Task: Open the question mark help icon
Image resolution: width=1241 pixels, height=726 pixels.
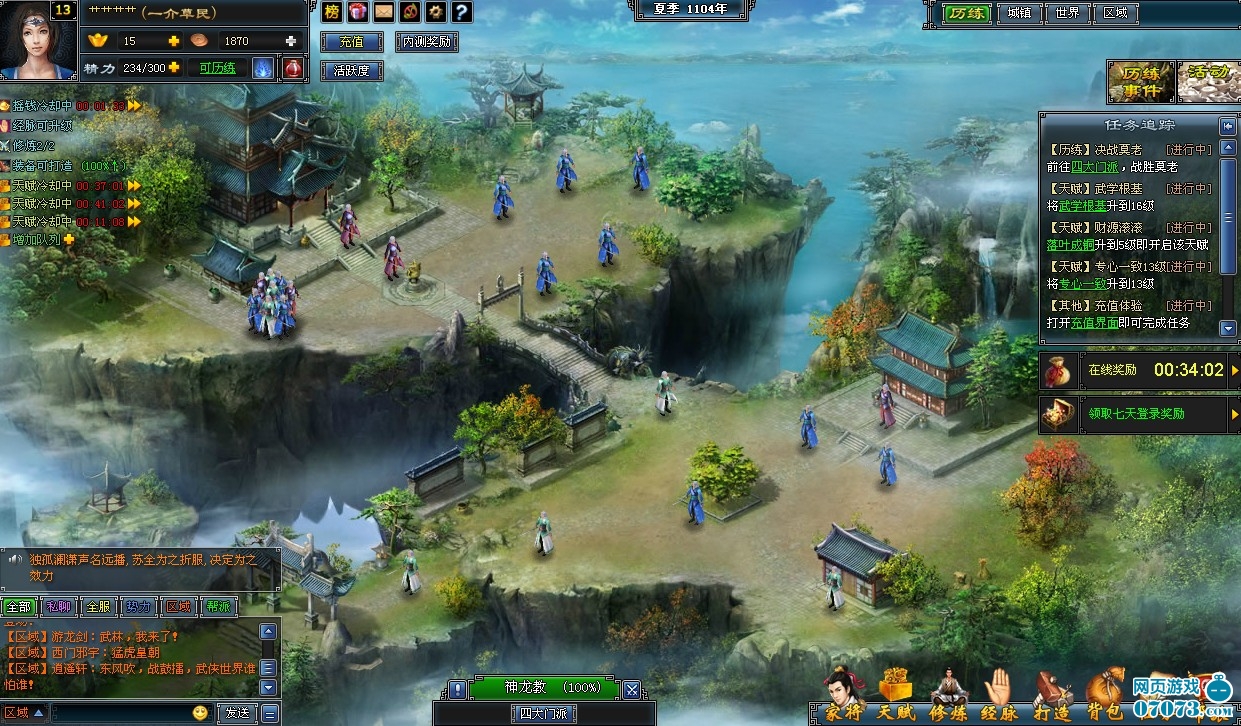Action: click(461, 12)
